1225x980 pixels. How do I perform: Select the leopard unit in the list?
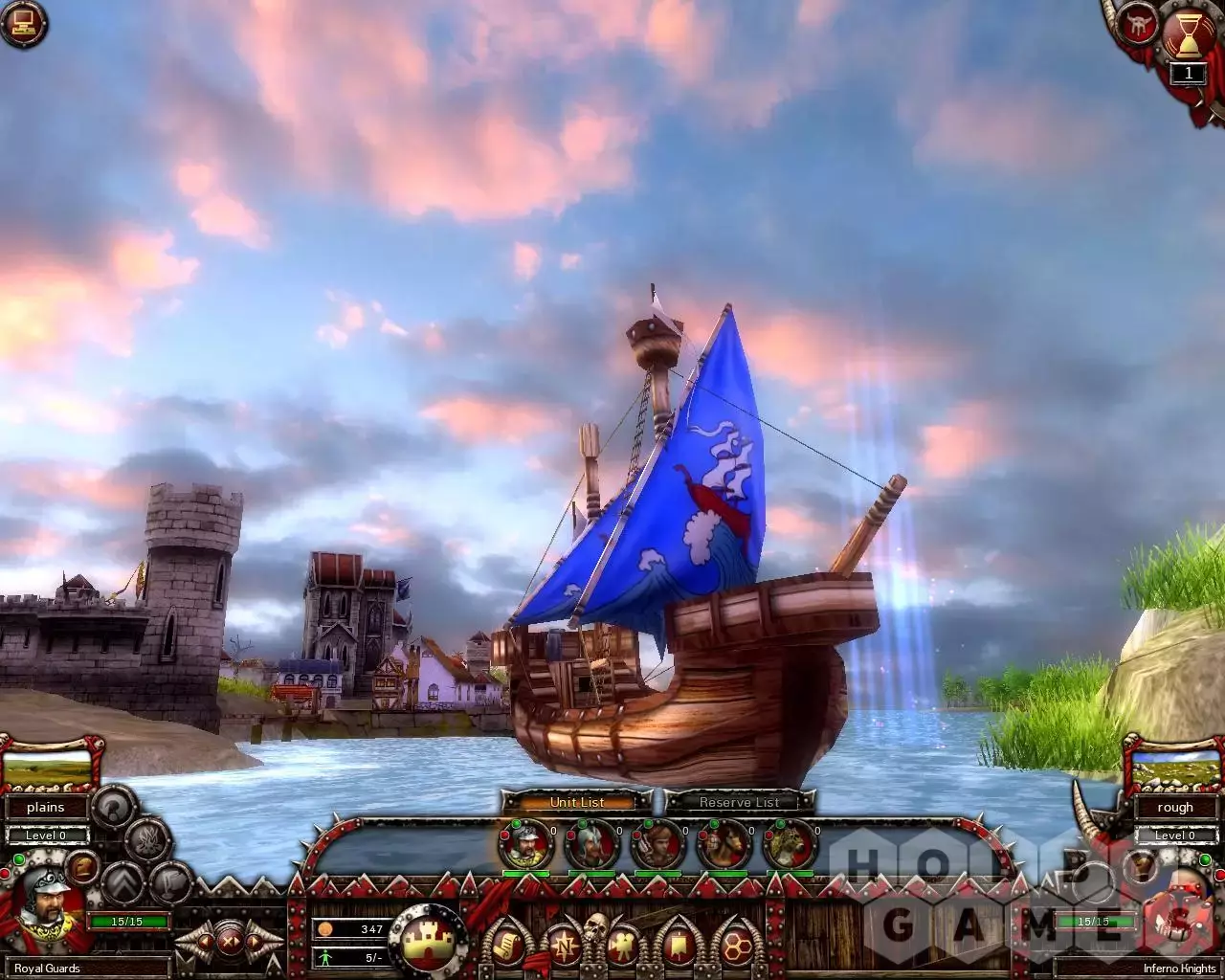(790, 845)
